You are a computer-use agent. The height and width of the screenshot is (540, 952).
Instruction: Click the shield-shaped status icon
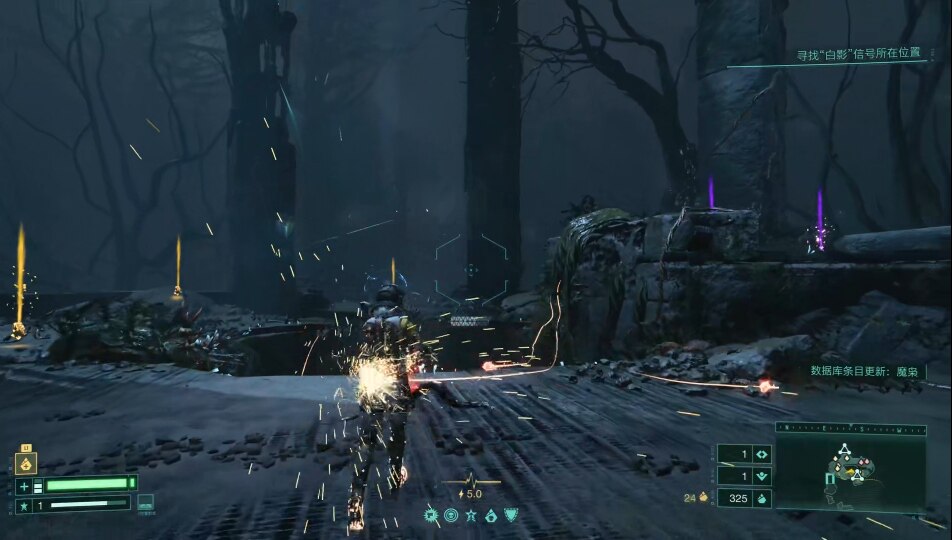click(511, 516)
